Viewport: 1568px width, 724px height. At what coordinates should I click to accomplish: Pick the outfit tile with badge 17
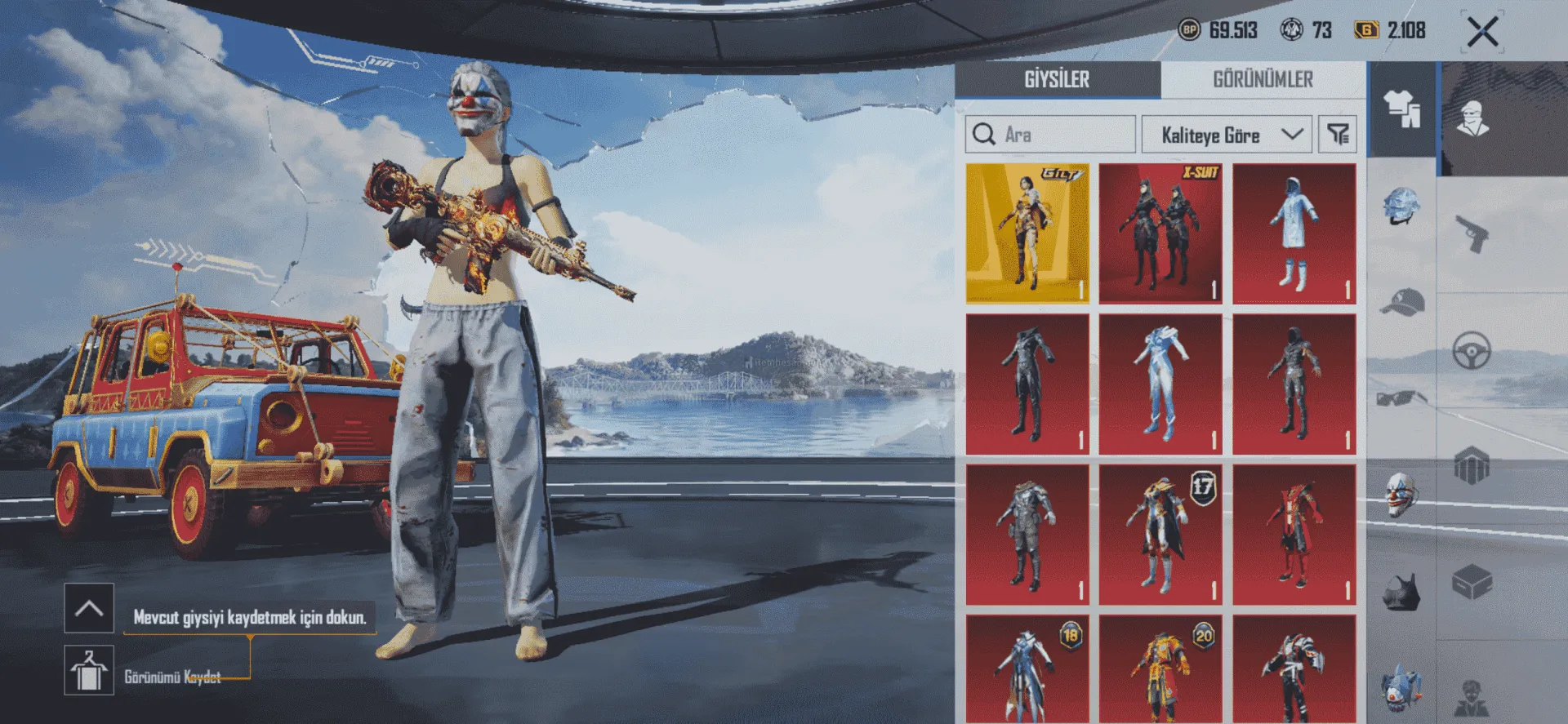coord(1160,535)
